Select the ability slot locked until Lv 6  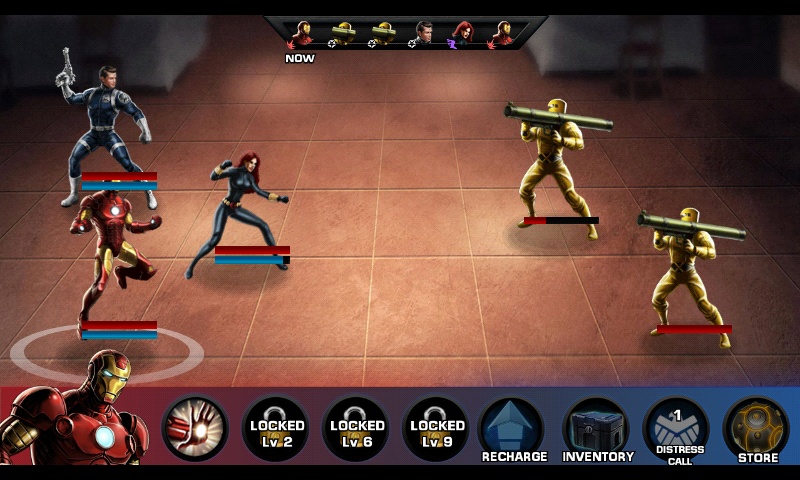357,429
